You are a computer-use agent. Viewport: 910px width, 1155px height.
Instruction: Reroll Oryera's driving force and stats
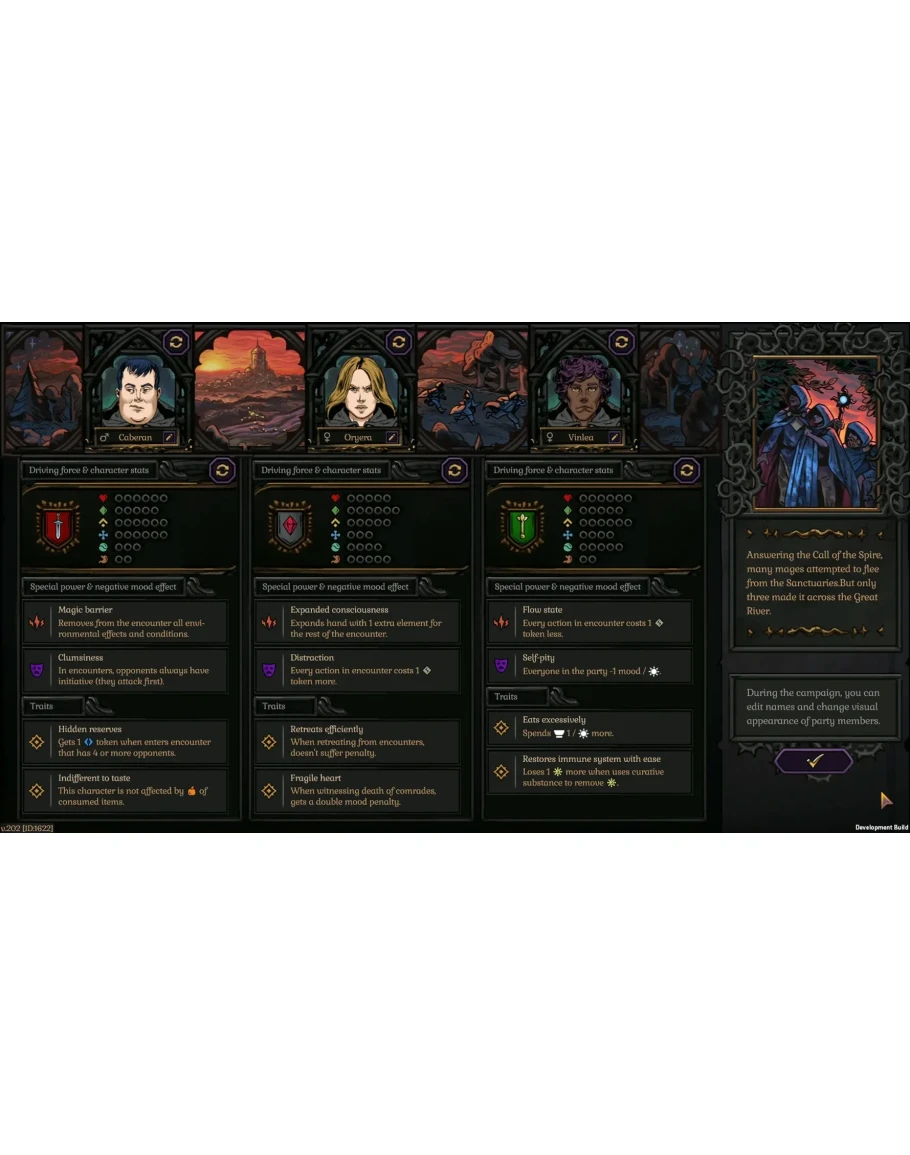point(454,470)
